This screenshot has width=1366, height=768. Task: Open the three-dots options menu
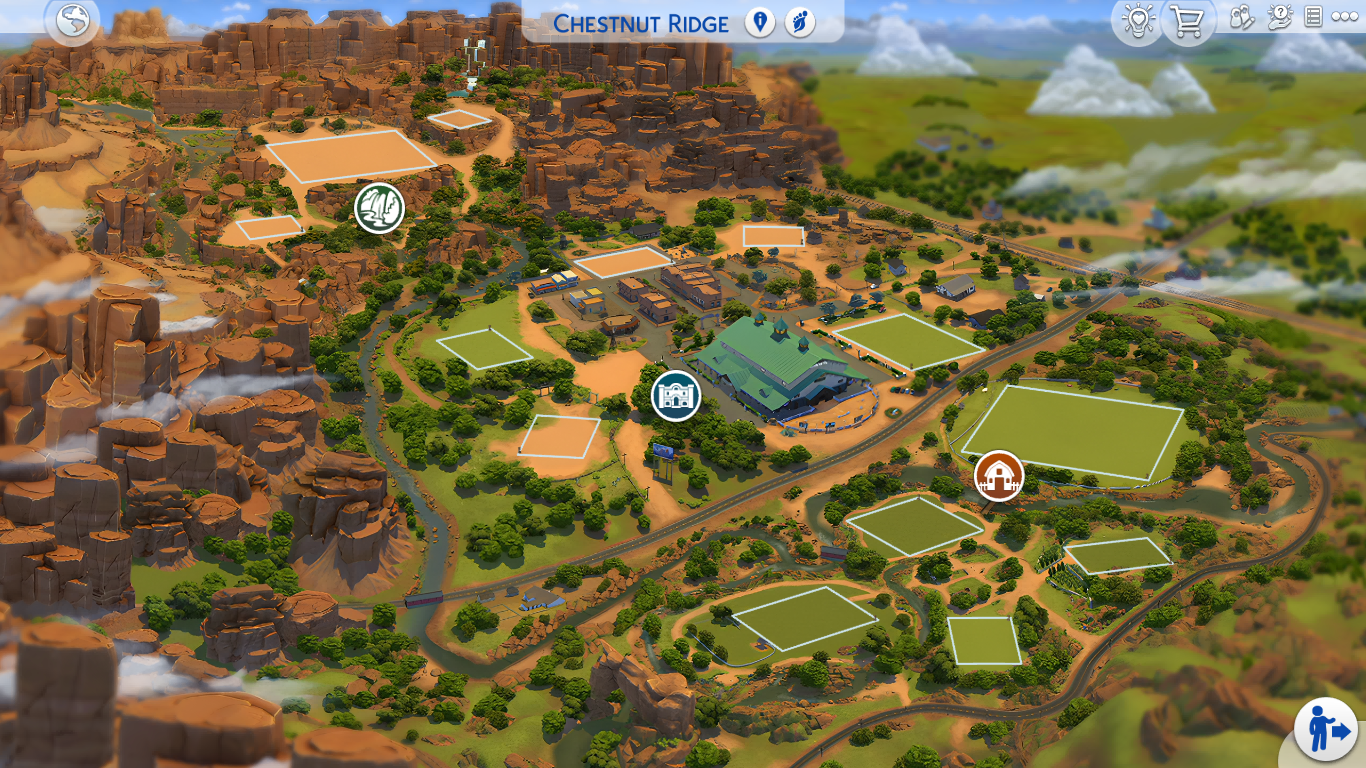[1345, 18]
